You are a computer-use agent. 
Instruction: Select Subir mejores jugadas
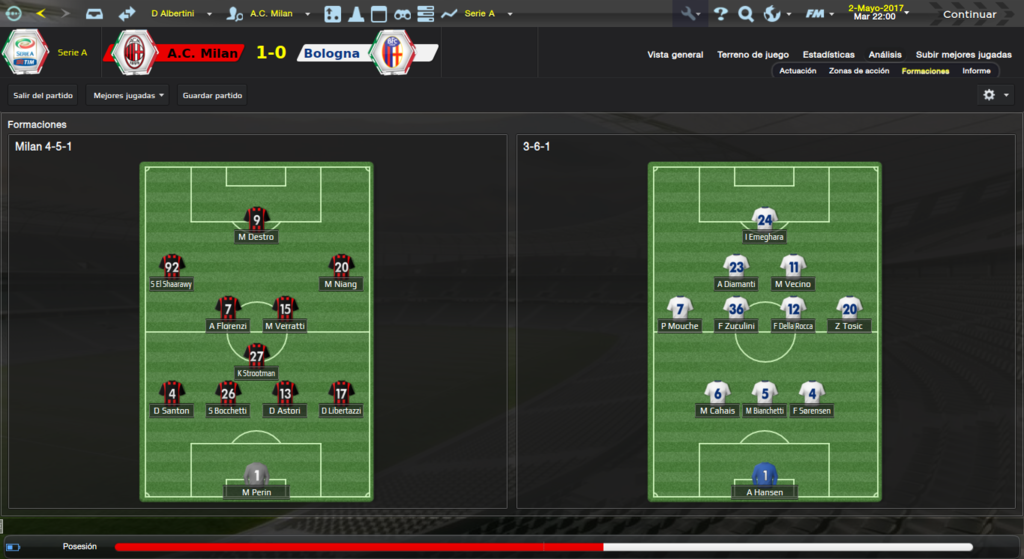tap(963, 55)
